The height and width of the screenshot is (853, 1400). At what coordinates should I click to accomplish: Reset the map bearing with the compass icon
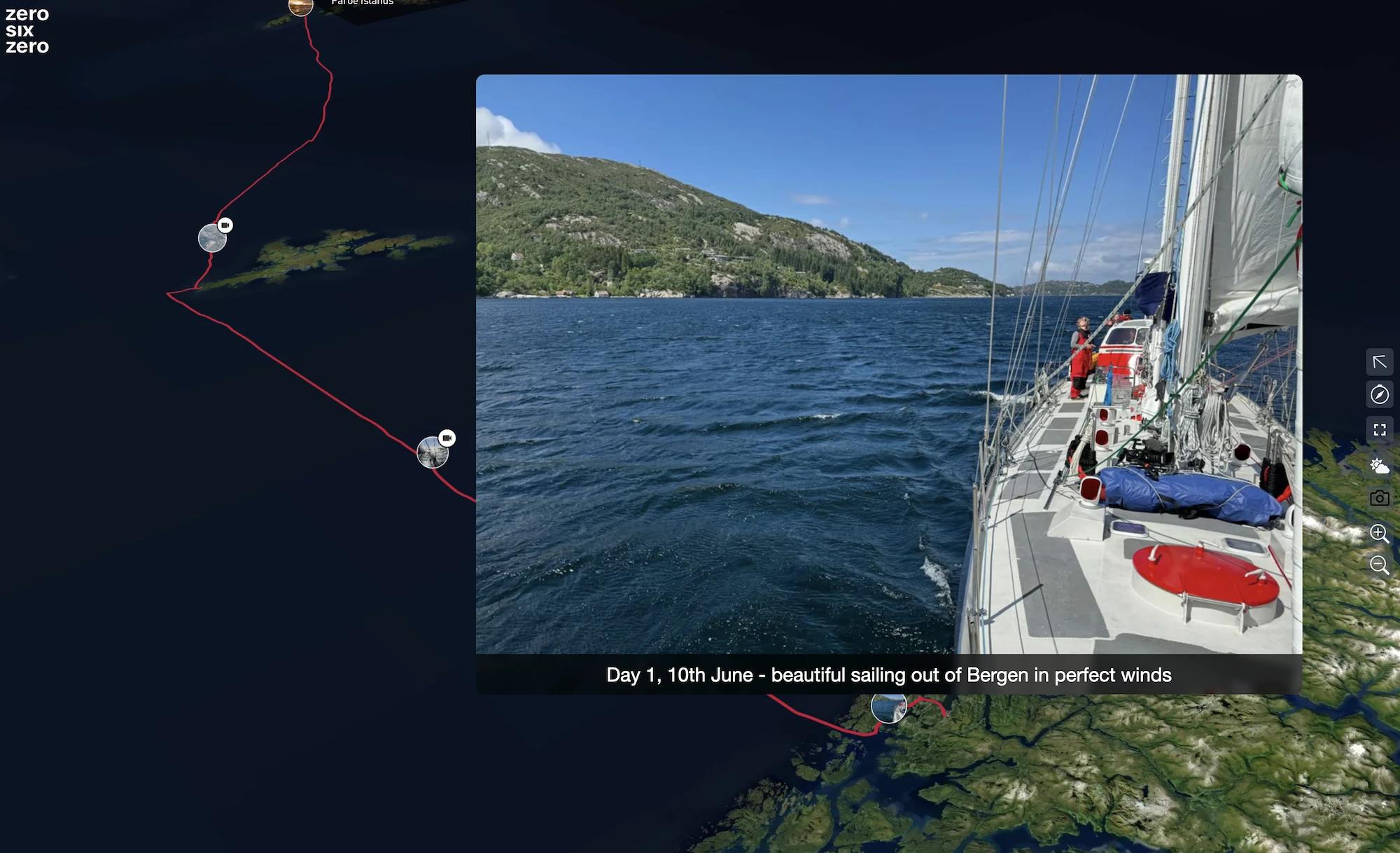click(x=1379, y=395)
